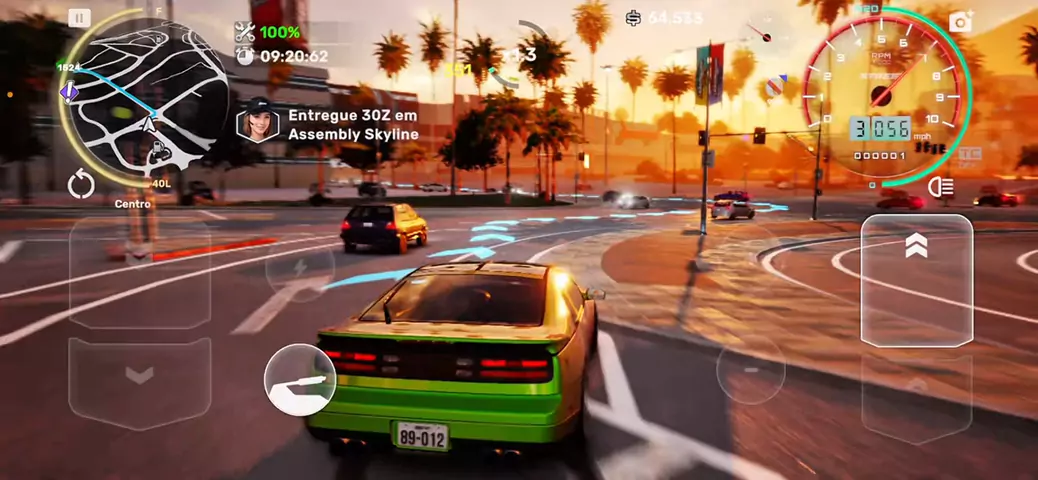Switch camera view with the camera icon
The width and height of the screenshot is (1038, 480).
coord(961,21)
